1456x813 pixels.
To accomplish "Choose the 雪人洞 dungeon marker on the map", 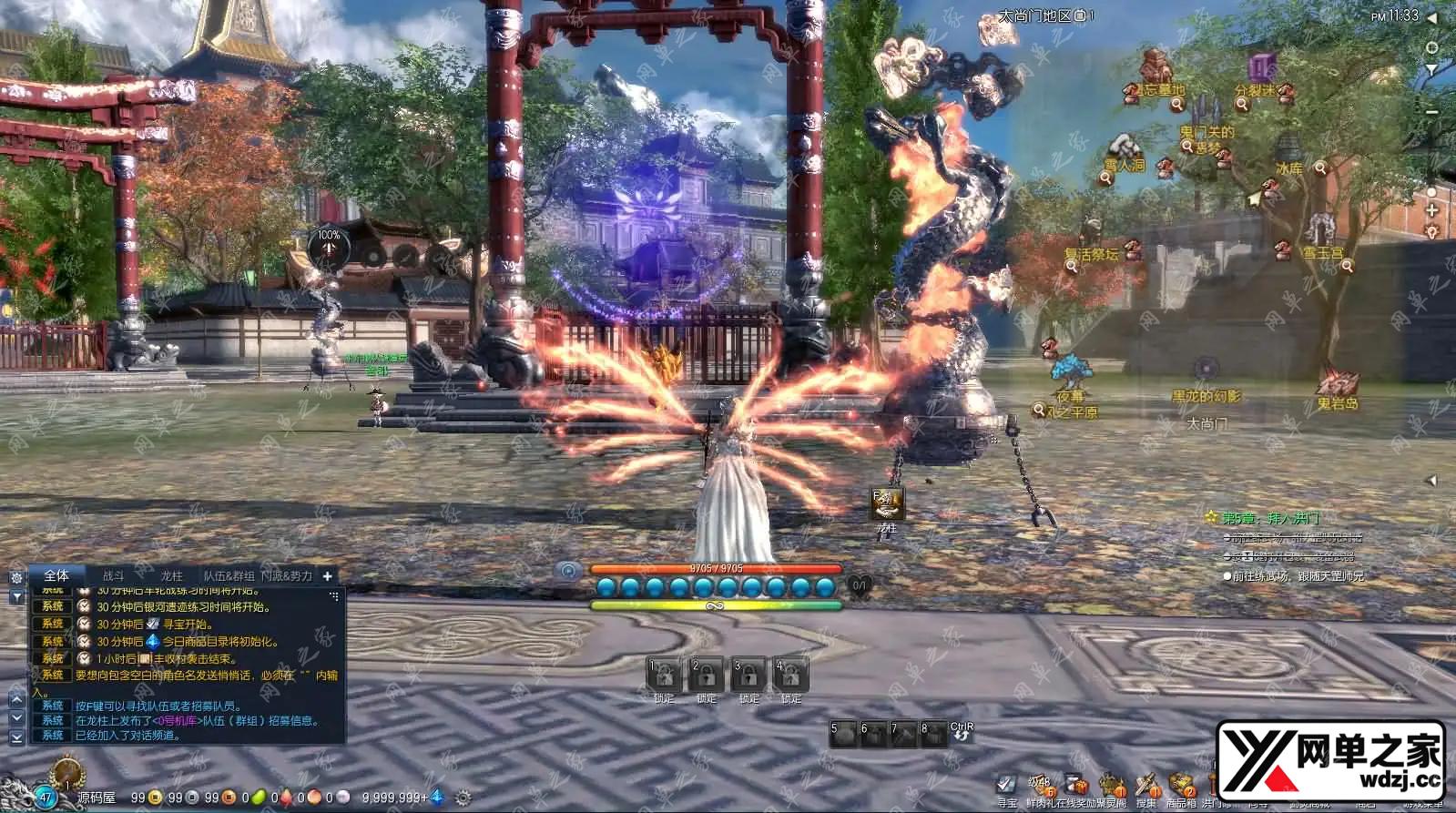I will [1125, 164].
